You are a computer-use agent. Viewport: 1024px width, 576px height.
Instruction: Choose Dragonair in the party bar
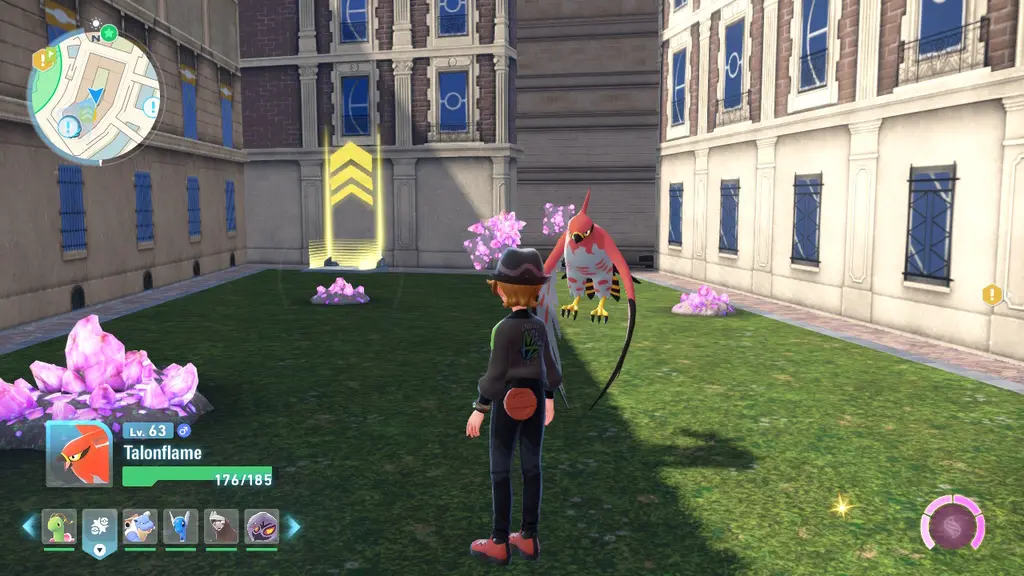(181, 526)
